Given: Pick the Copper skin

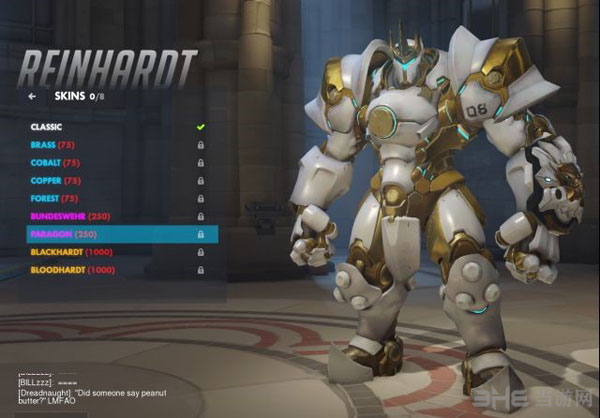Looking at the screenshot, I should (x=57, y=181).
